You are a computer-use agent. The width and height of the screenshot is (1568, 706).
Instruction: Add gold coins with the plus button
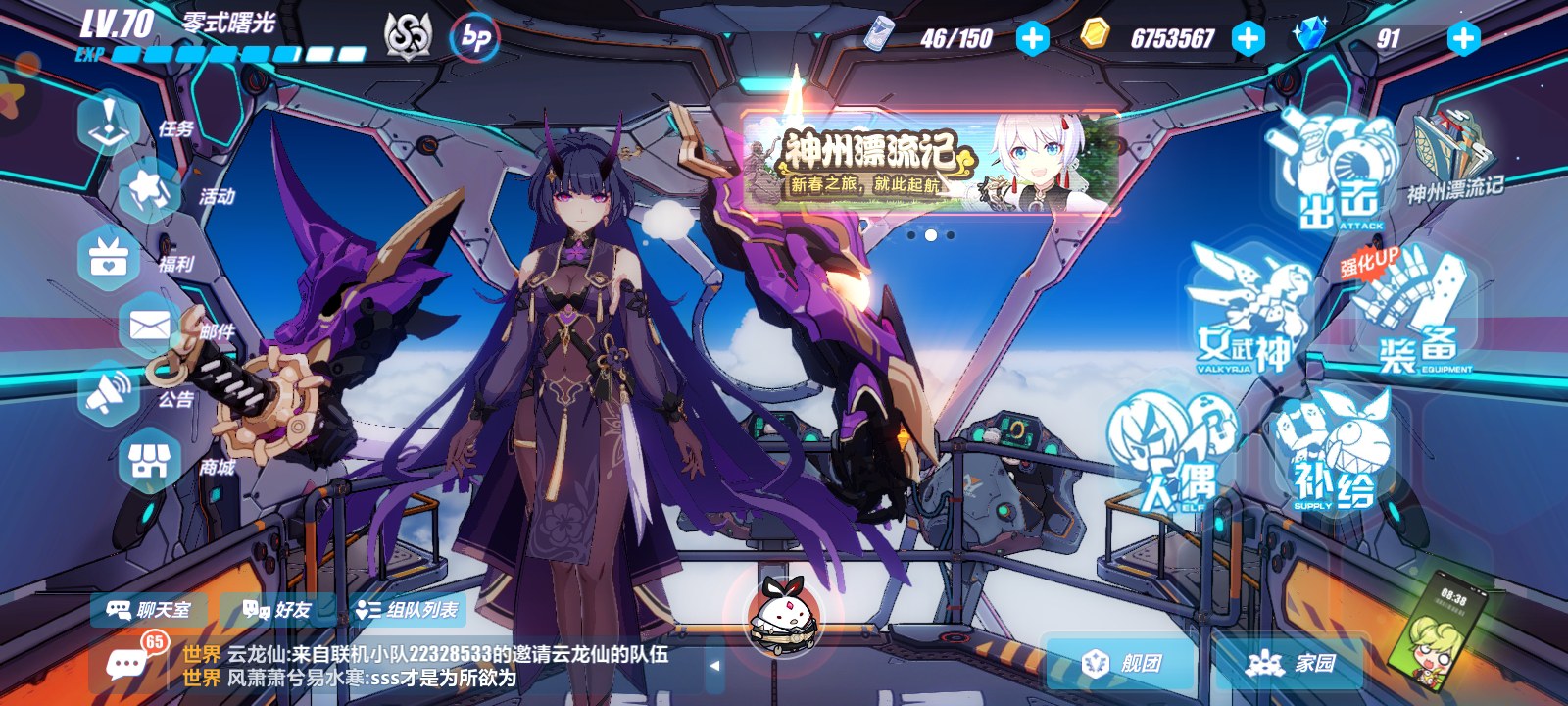pos(1248,38)
